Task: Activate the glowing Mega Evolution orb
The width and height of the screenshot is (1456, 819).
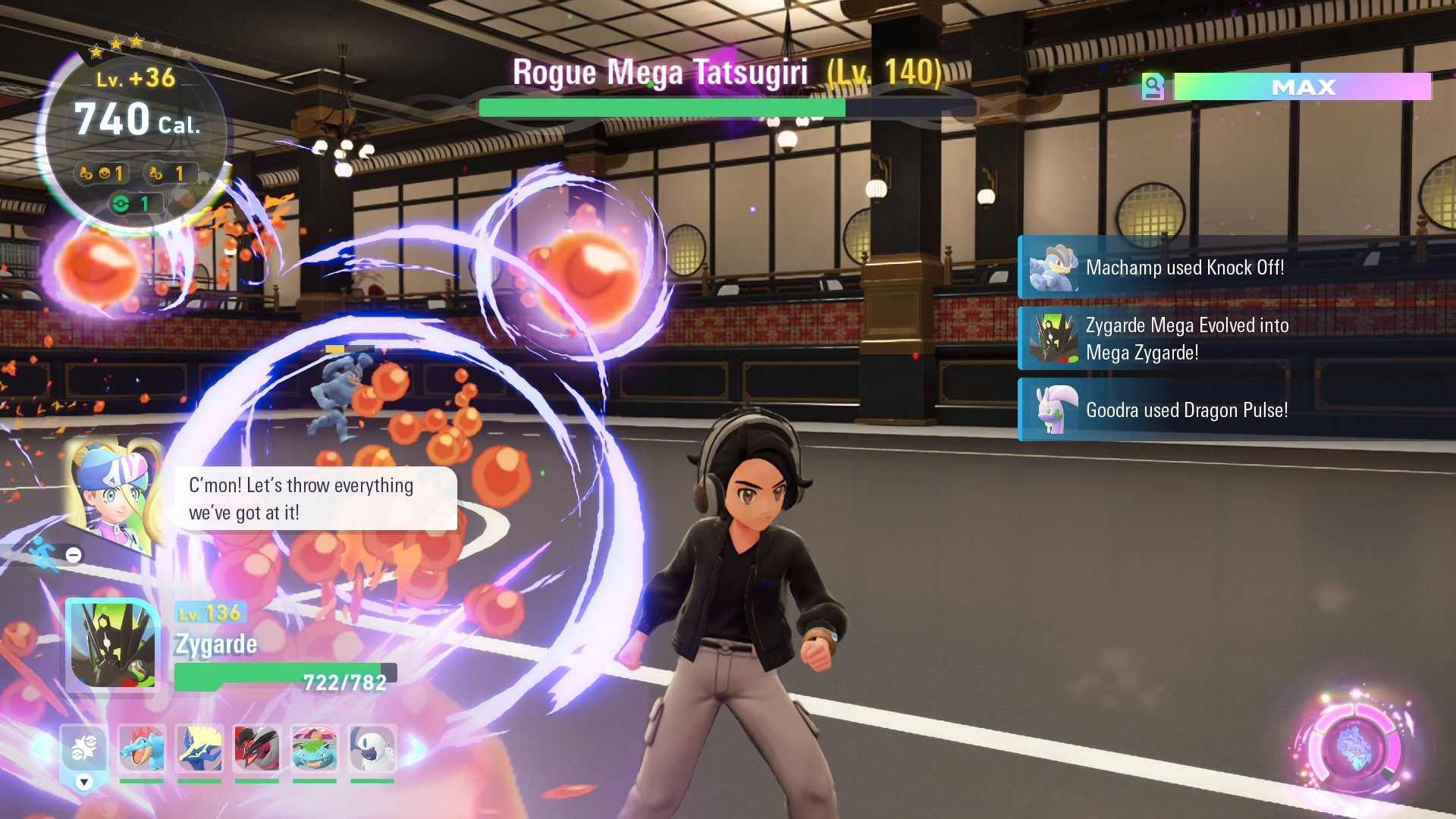Action: pyautogui.click(x=1355, y=747)
